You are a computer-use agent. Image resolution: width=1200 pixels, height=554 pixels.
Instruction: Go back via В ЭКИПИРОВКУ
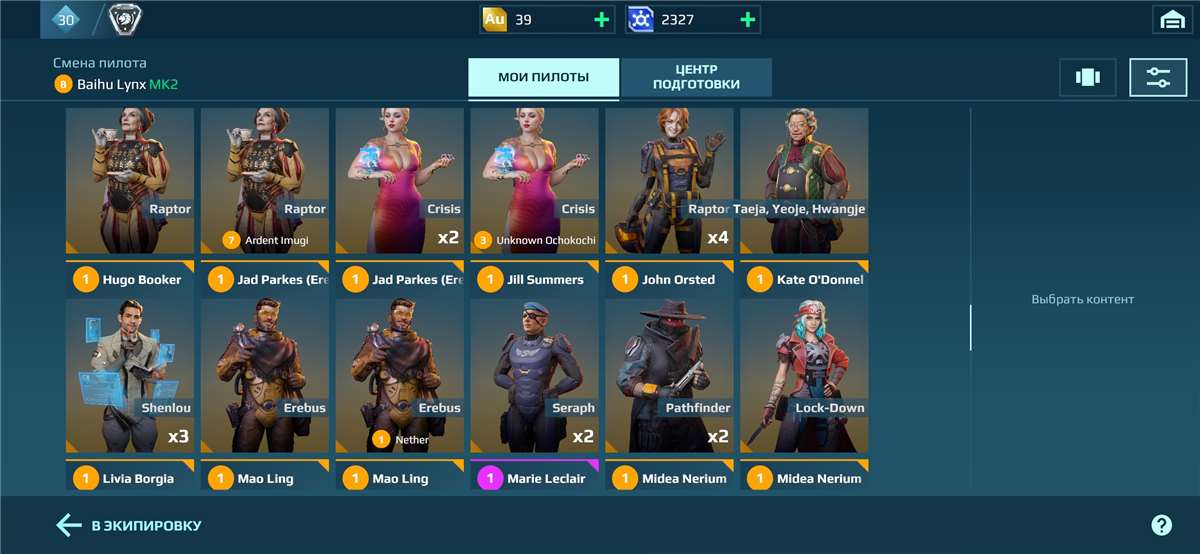click(130, 525)
